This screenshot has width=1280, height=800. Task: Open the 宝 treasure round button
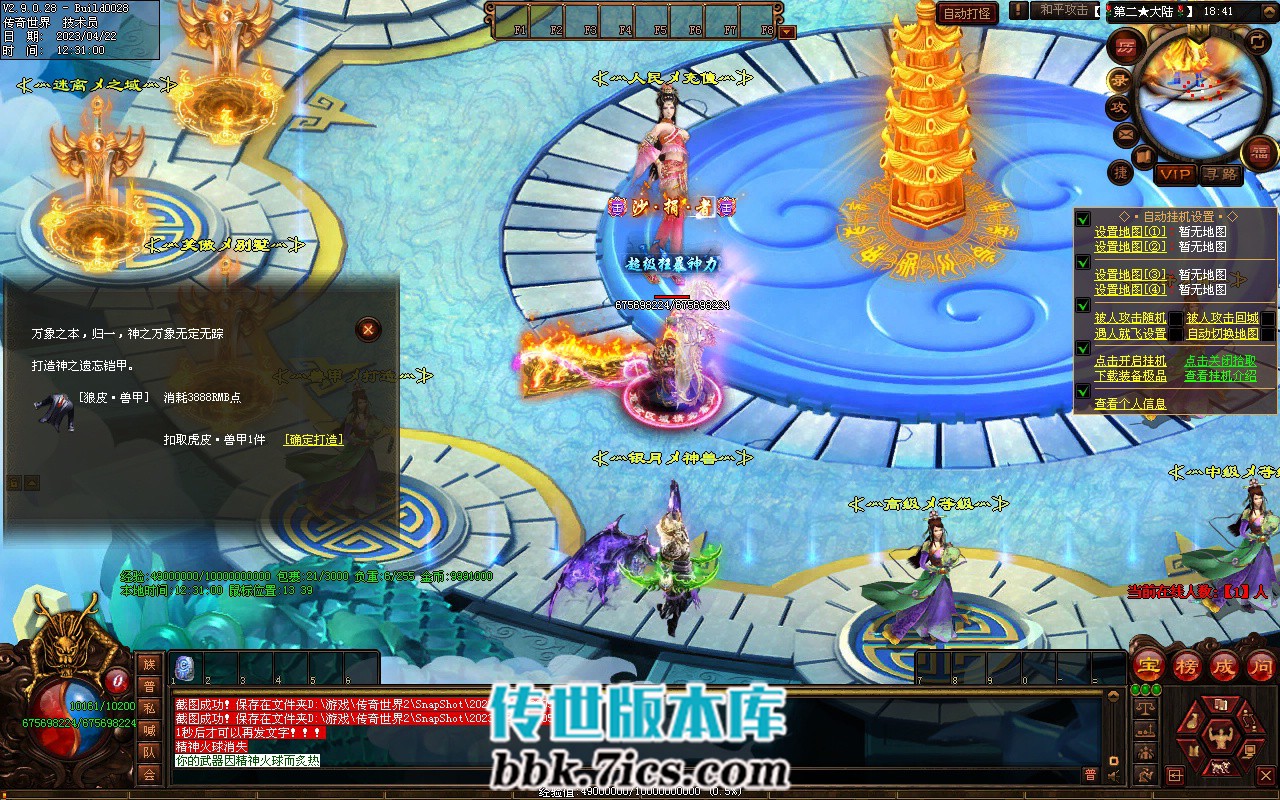tap(1149, 664)
